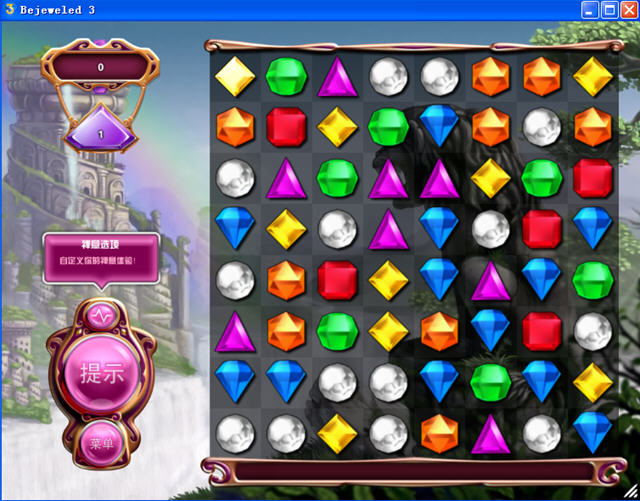Image resolution: width=640 pixels, height=501 pixels.
Task: Click the large 提示 hint button
Action: 101,373
